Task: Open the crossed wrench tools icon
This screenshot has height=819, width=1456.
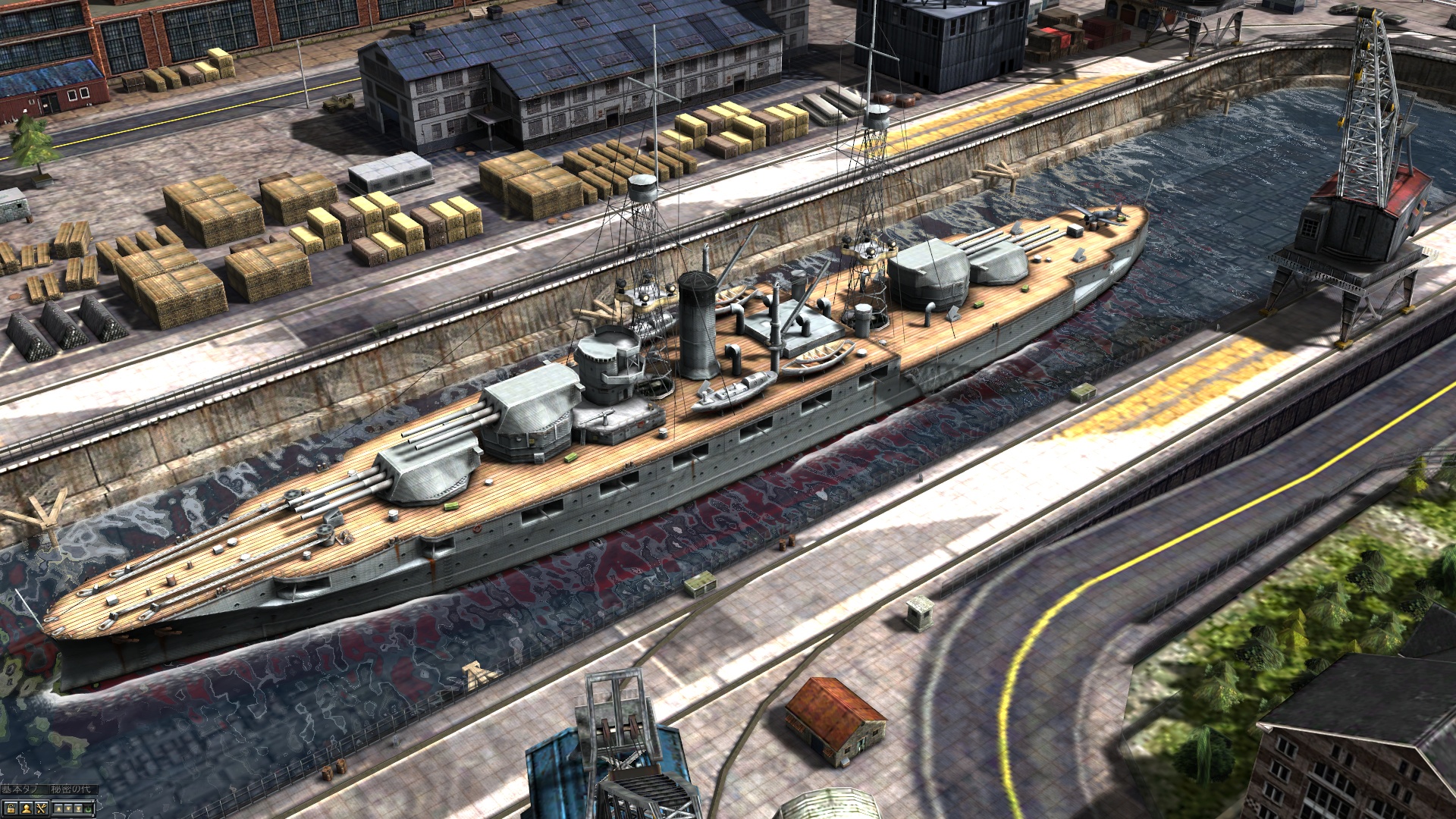Action: 41,808
